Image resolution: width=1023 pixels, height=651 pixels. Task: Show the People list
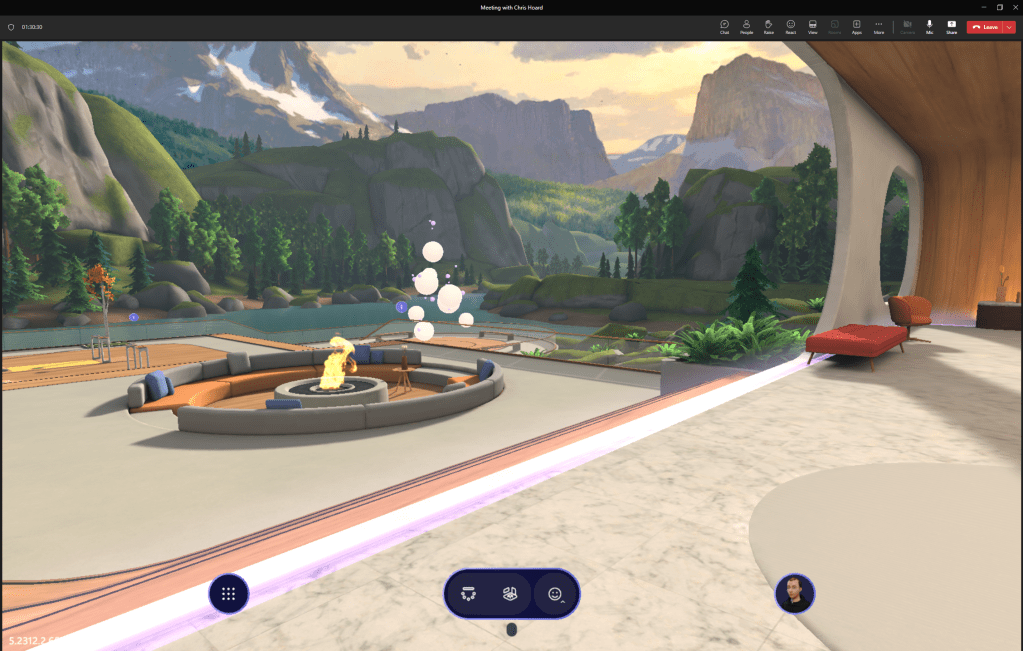click(746, 26)
